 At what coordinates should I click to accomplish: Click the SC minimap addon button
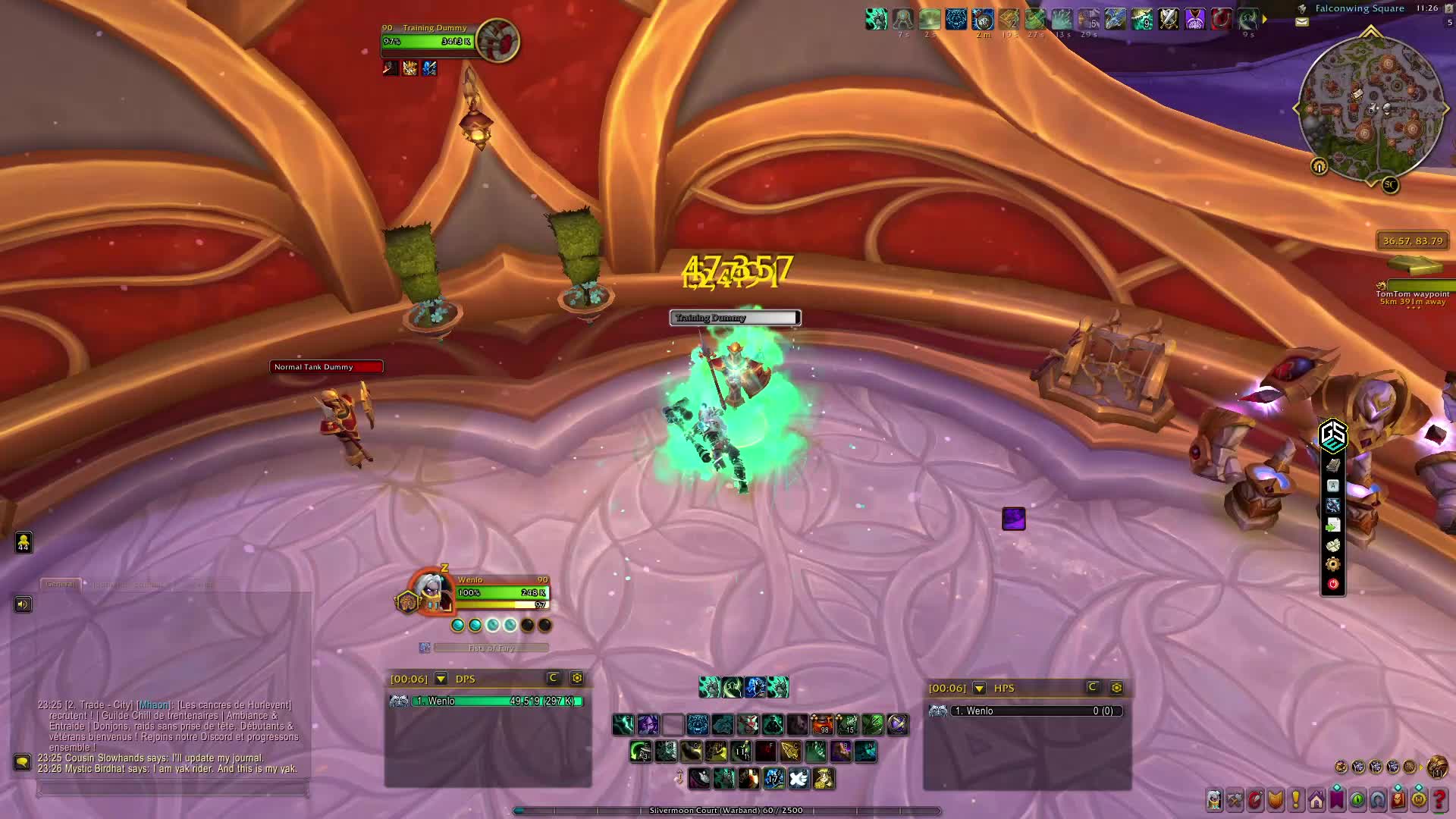pos(1390,184)
